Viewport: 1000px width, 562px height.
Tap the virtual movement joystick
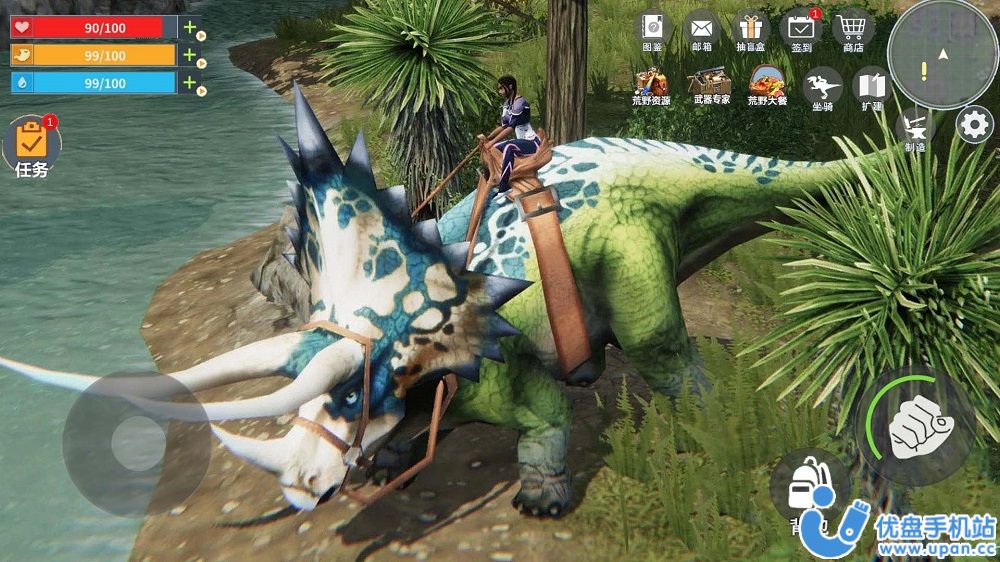click(137, 441)
